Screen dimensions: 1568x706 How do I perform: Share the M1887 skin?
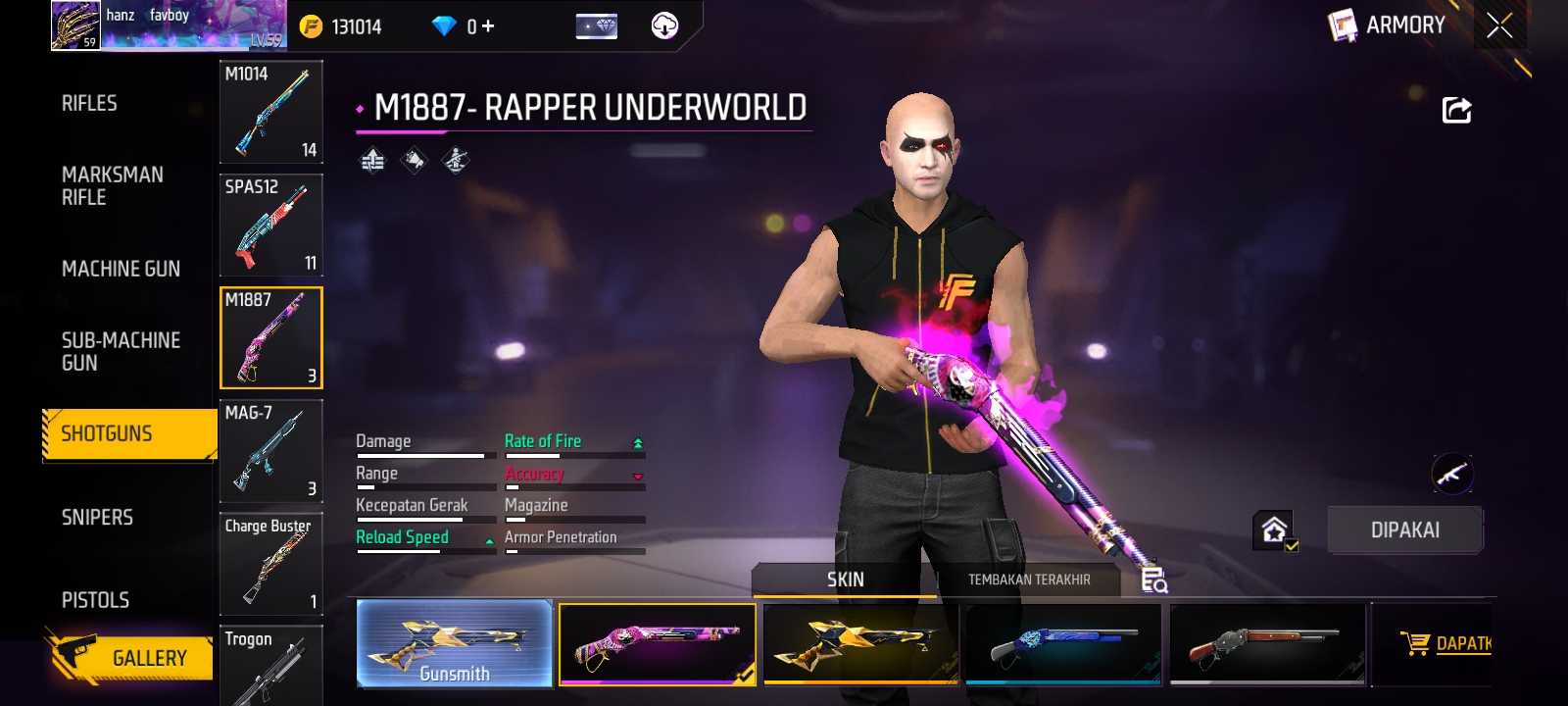coord(1456,110)
